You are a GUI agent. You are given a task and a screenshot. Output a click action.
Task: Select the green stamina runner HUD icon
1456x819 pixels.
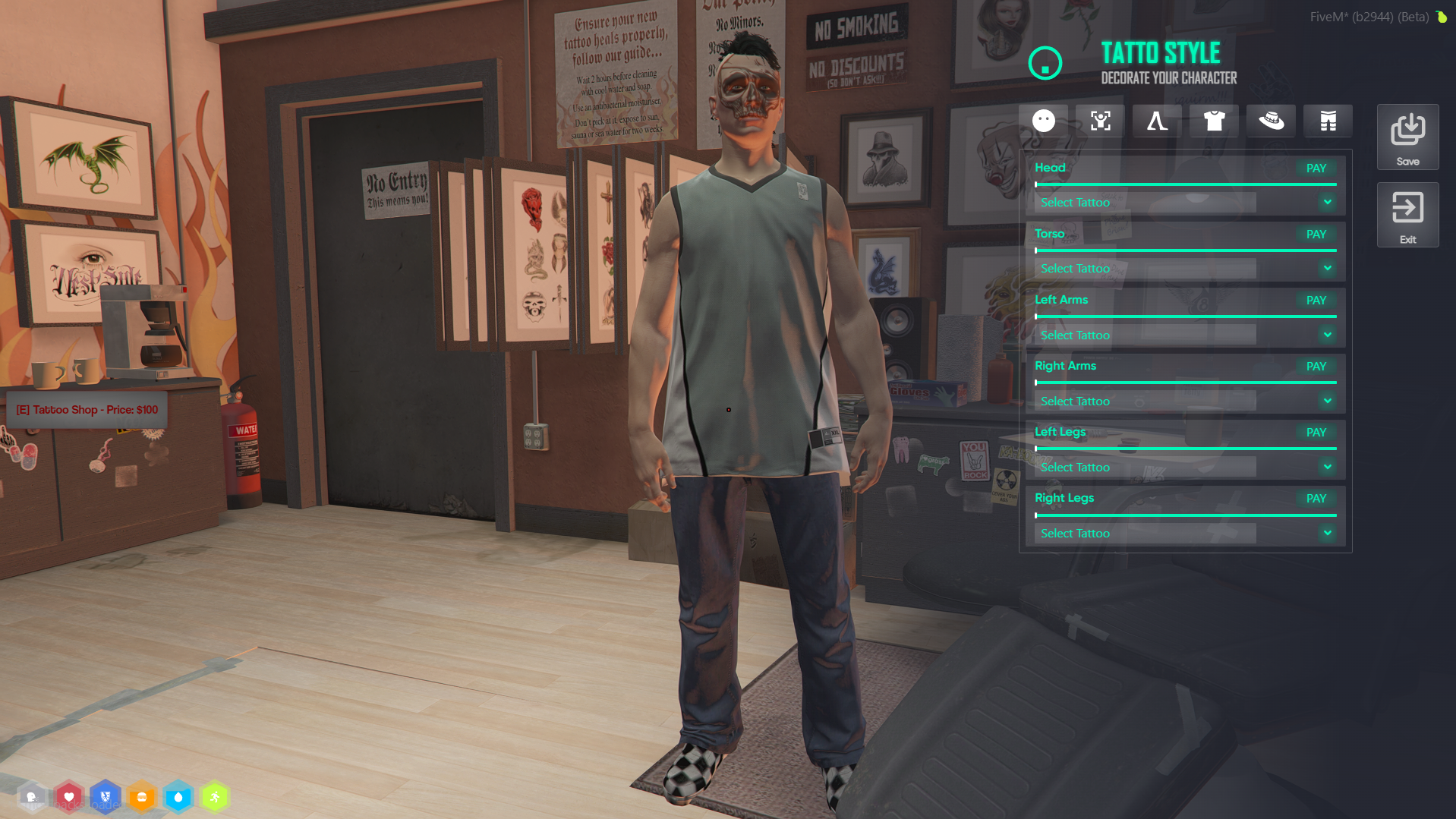tap(215, 797)
